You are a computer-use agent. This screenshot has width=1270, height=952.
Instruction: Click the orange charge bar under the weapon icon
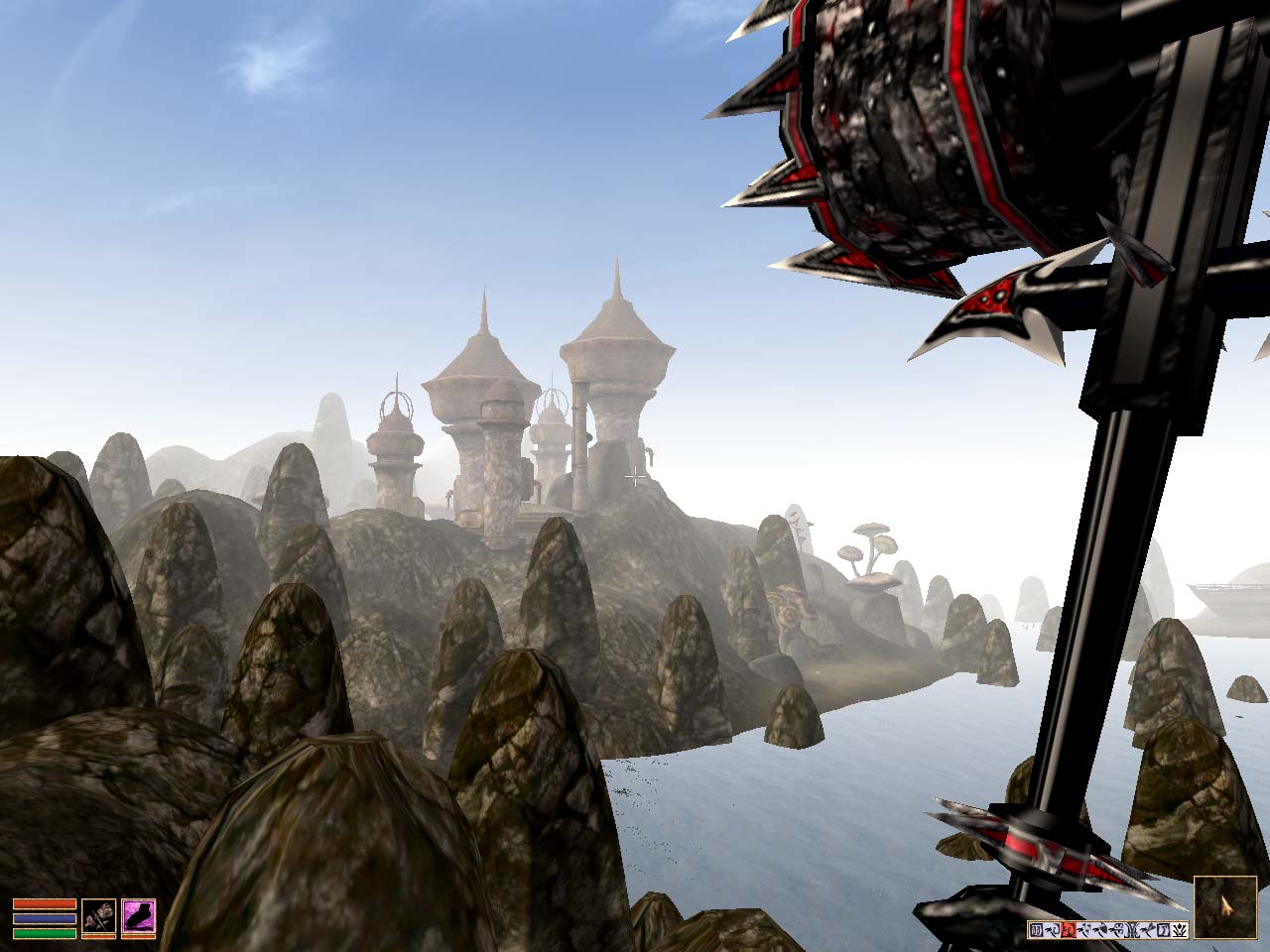99,936
